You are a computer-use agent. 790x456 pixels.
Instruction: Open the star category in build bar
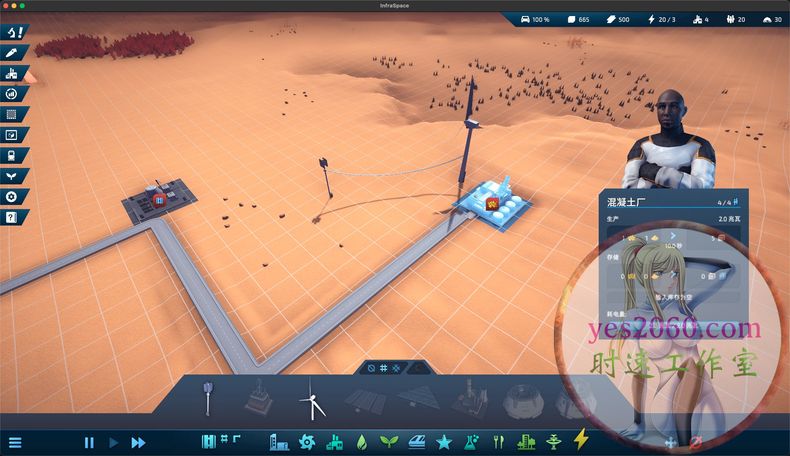[x=444, y=441]
